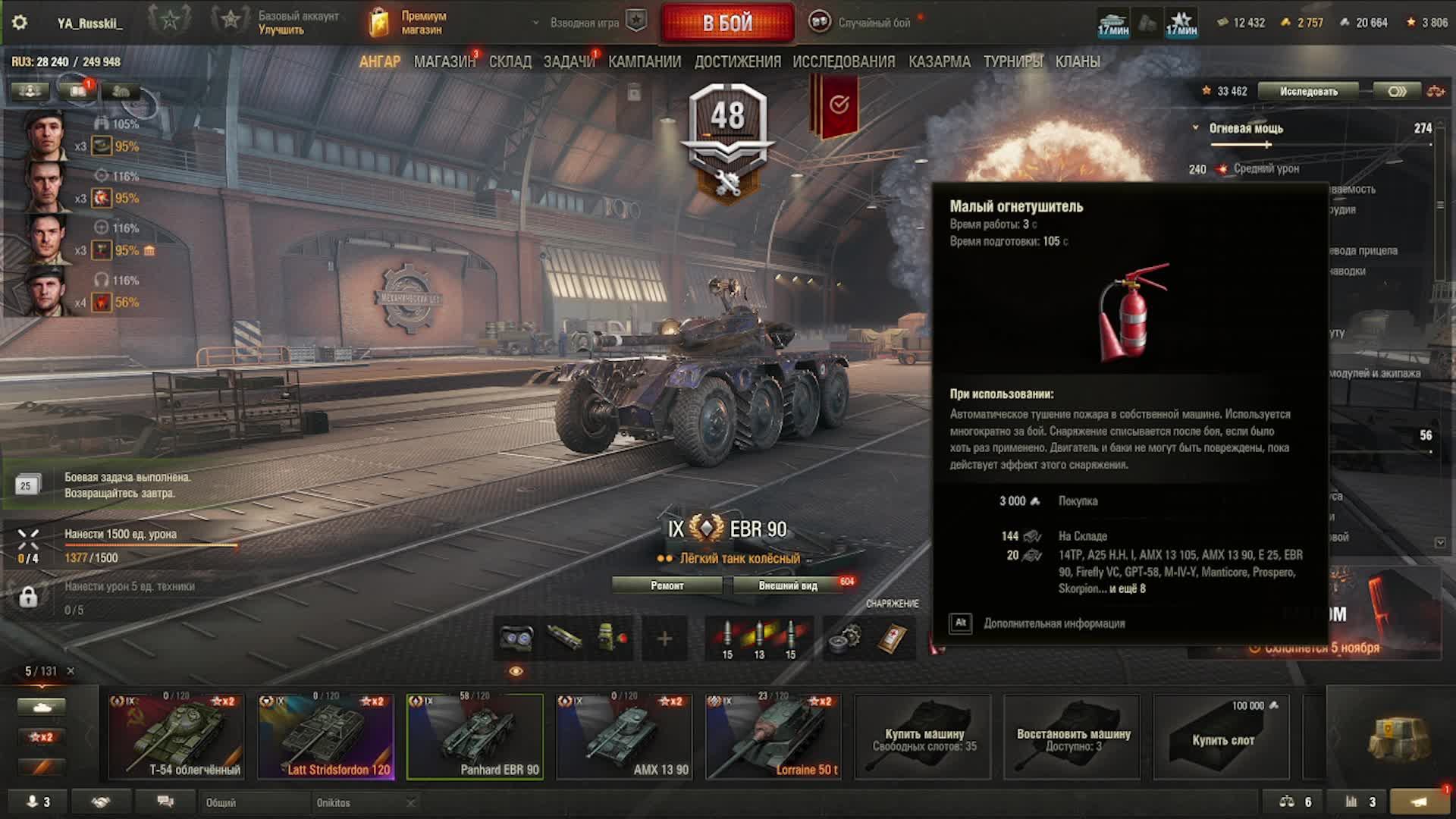Image resolution: width=1456 pixels, height=819 pixels.
Task: Choose the Latt Stridsfordon 120 tank
Action: (x=325, y=736)
